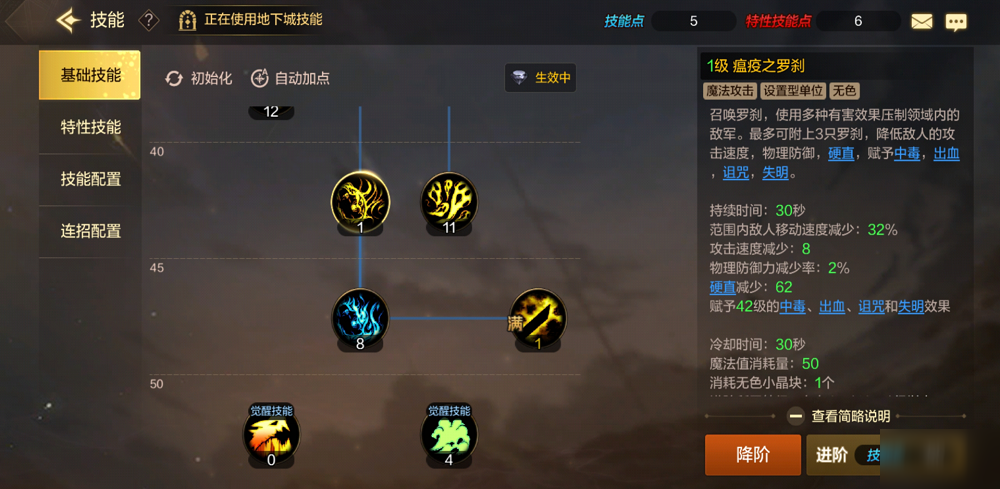1000x489 pixels.
Task: Select the blue flame skill at level 8
Action: [x=360, y=317]
